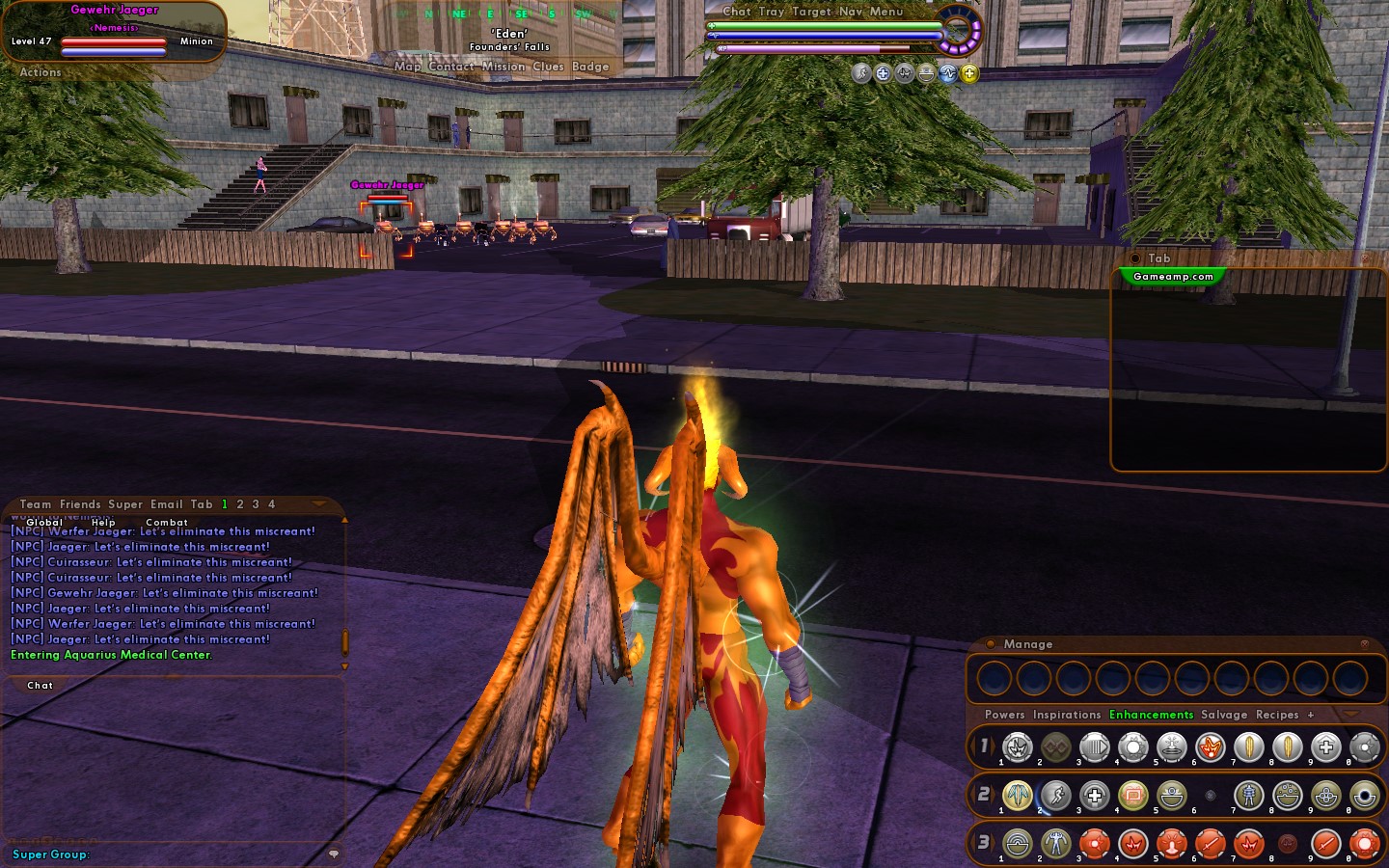Switch chat to the Combat channel tab
Screen dimensions: 1389x868
point(166,522)
